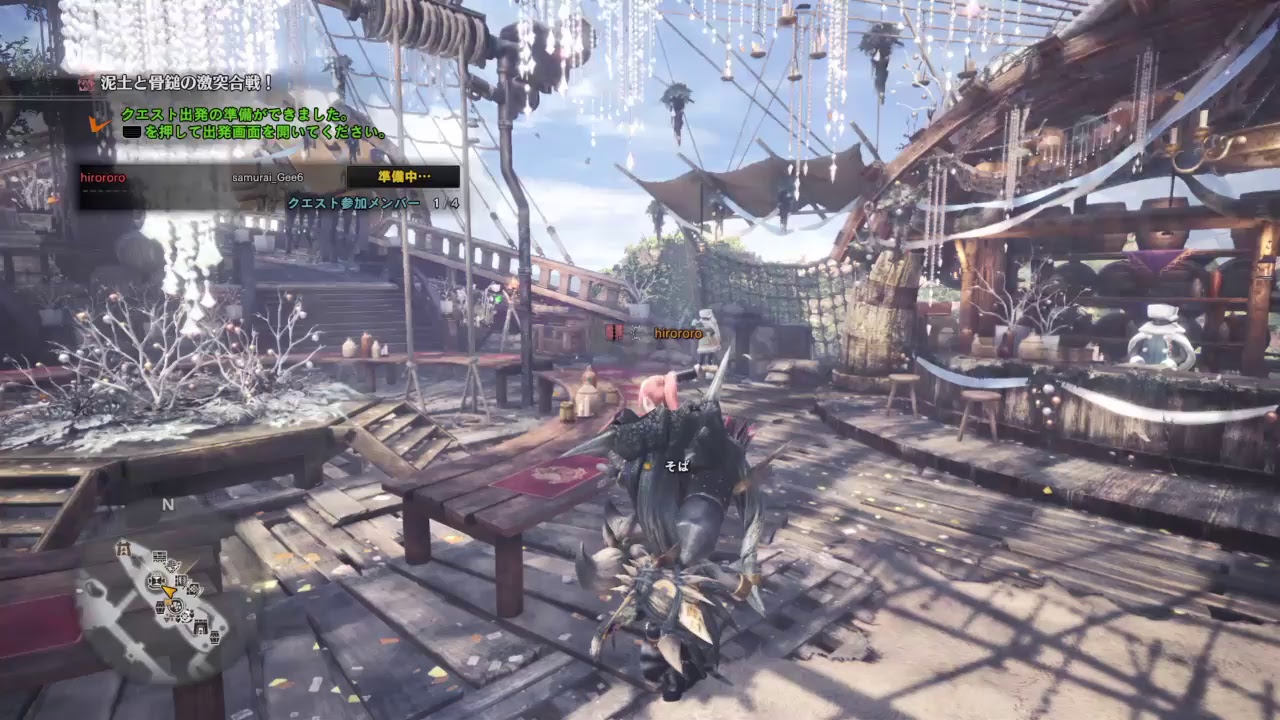
Task: Select hirororo in the quest member list
Action: pyautogui.click(x=103, y=177)
